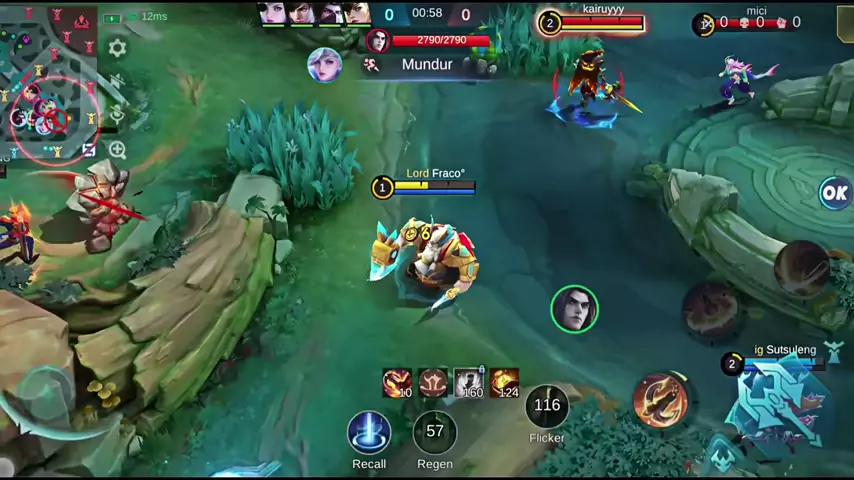Use the flaming basic attack button
854x480 pixels.
point(660,398)
